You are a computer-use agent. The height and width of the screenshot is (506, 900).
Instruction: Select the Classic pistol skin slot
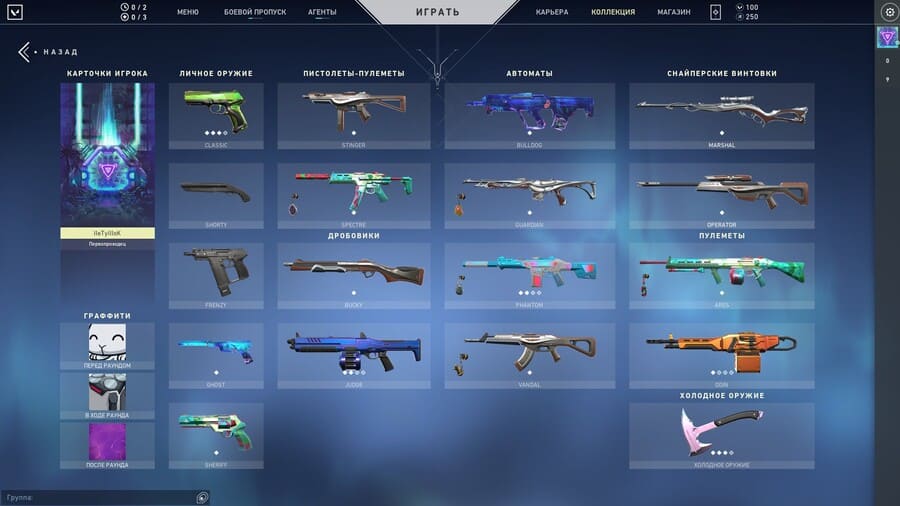(x=216, y=115)
